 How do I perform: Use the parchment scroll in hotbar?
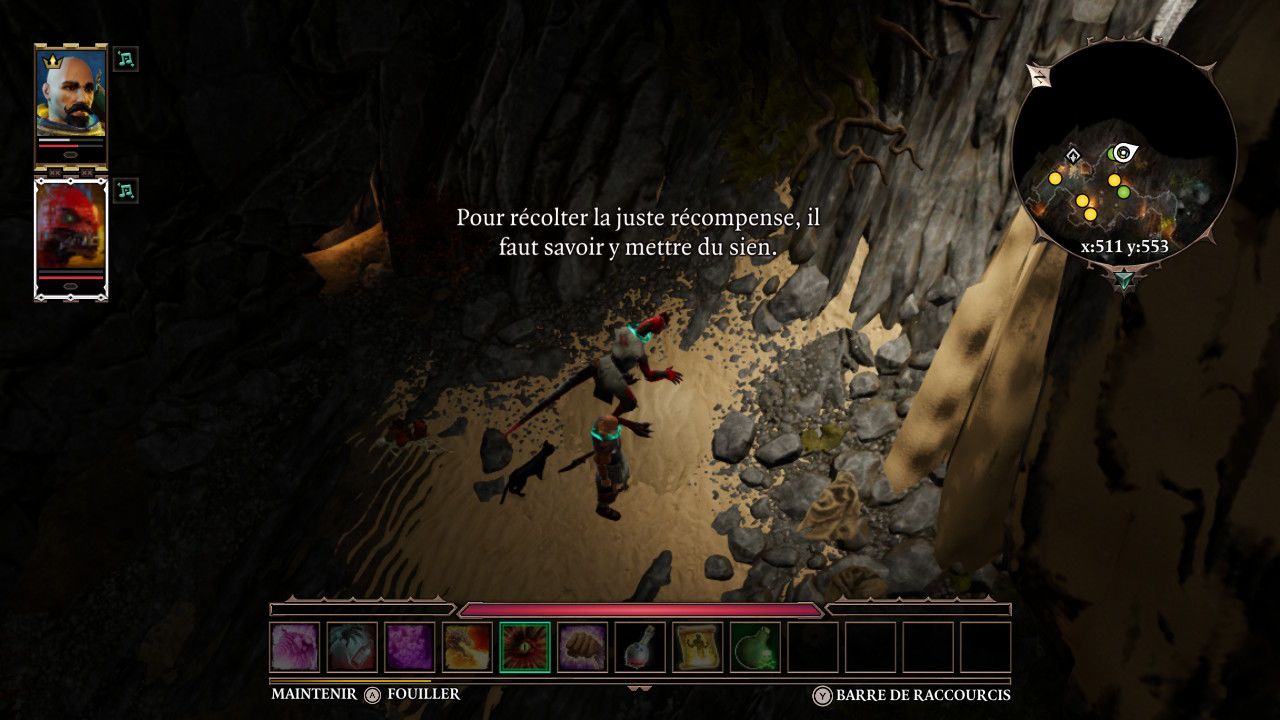click(x=698, y=647)
